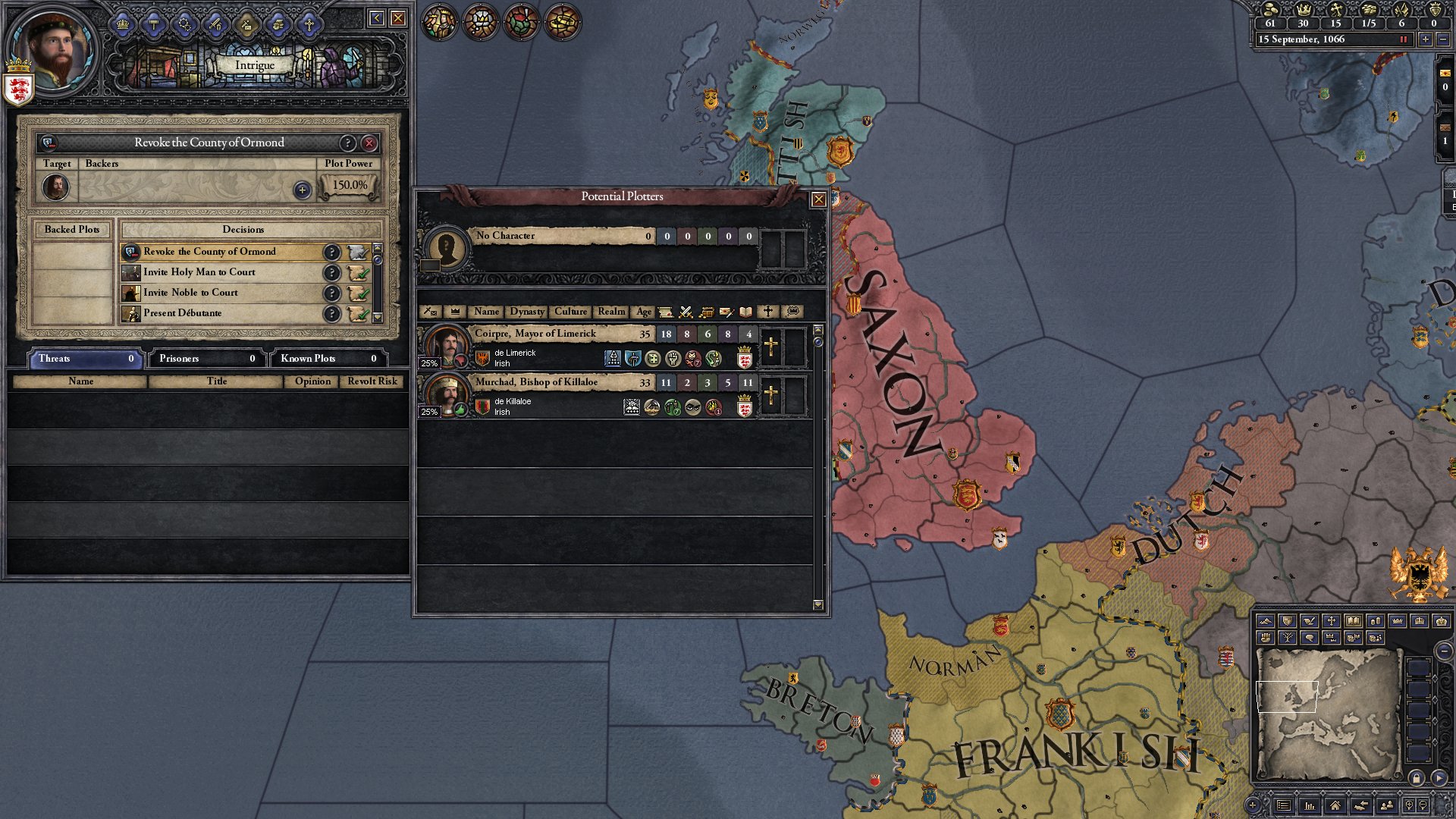Switch to the Threats tab
Image resolution: width=1456 pixels, height=819 pixels.
(85, 359)
